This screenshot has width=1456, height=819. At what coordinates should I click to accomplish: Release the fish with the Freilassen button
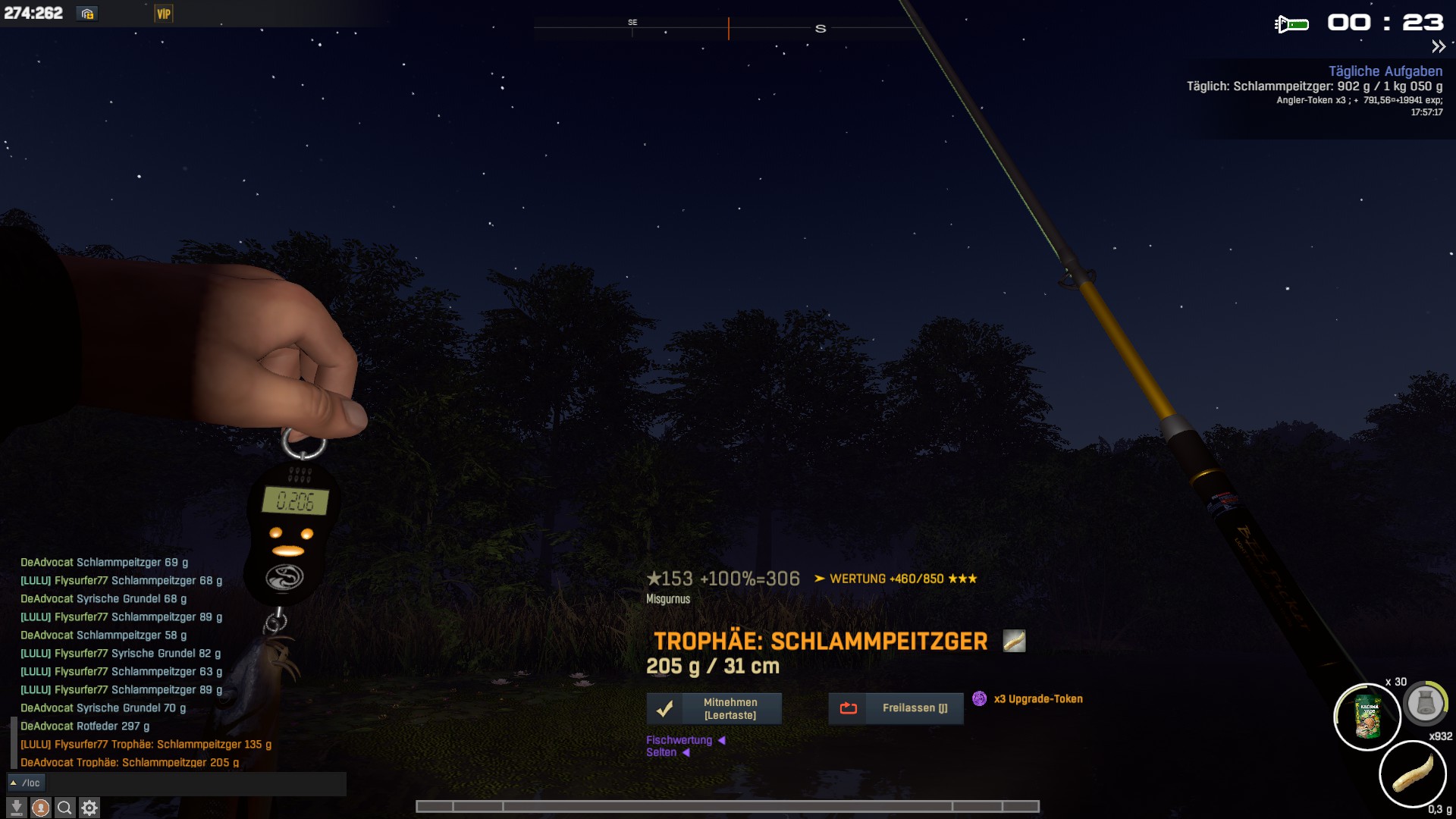pyautogui.click(x=896, y=708)
